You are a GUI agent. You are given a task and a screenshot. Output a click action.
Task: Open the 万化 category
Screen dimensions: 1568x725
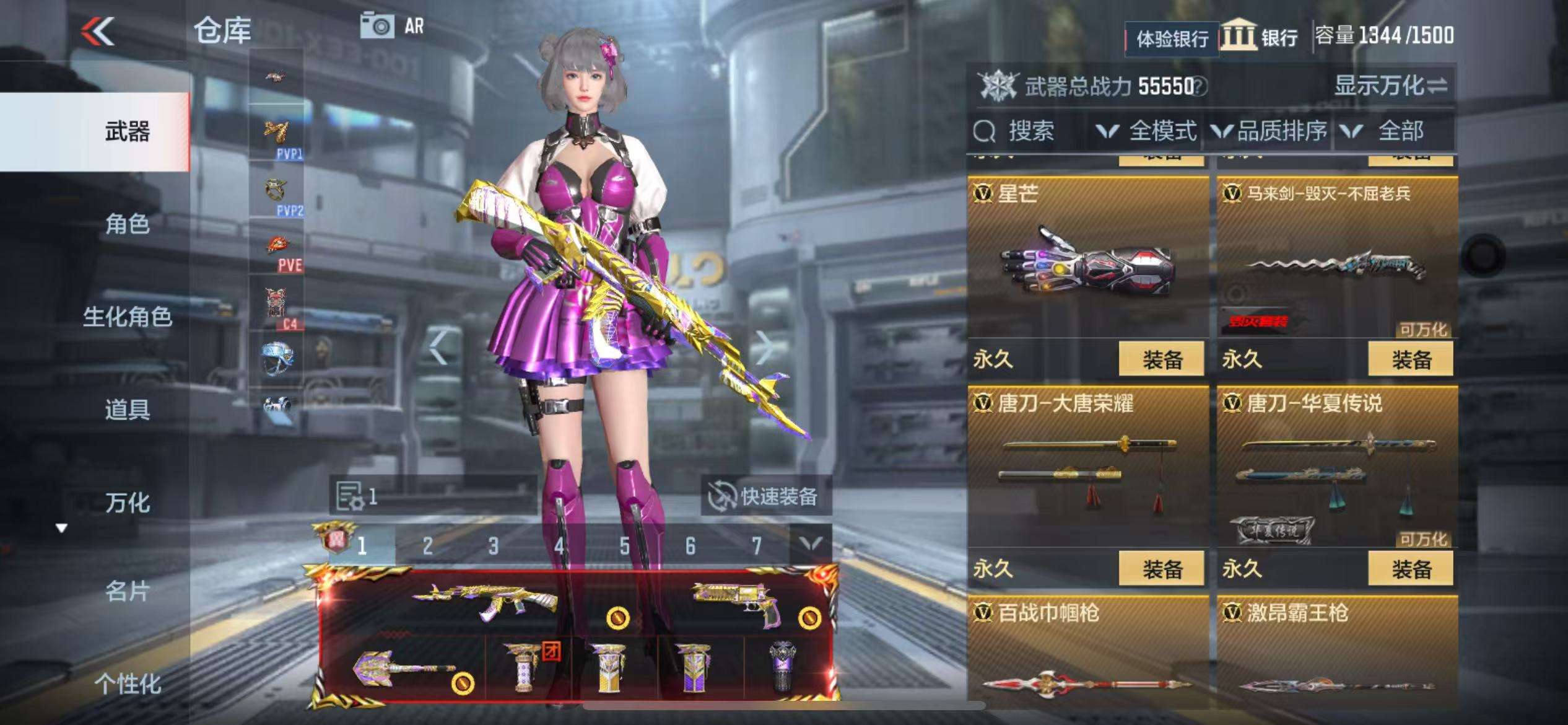[127, 503]
